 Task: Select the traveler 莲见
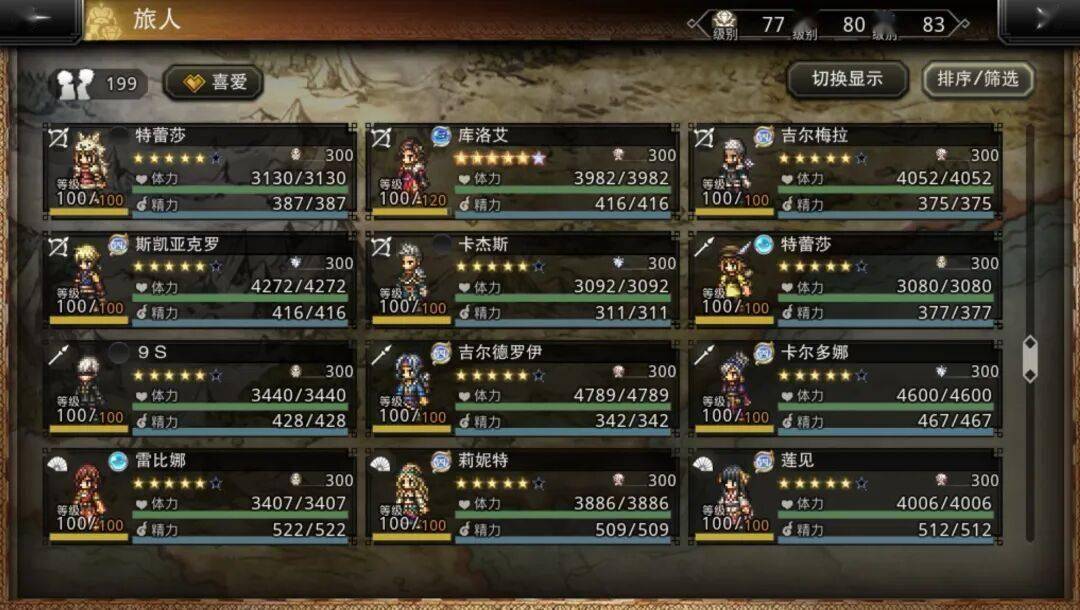pos(845,496)
